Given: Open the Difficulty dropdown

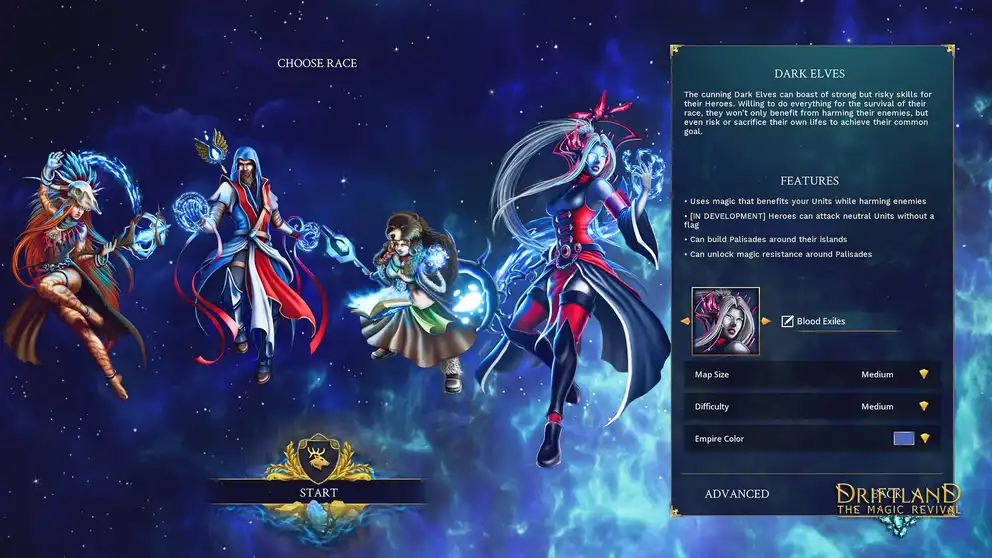Looking at the screenshot, I should pos(924,407).
